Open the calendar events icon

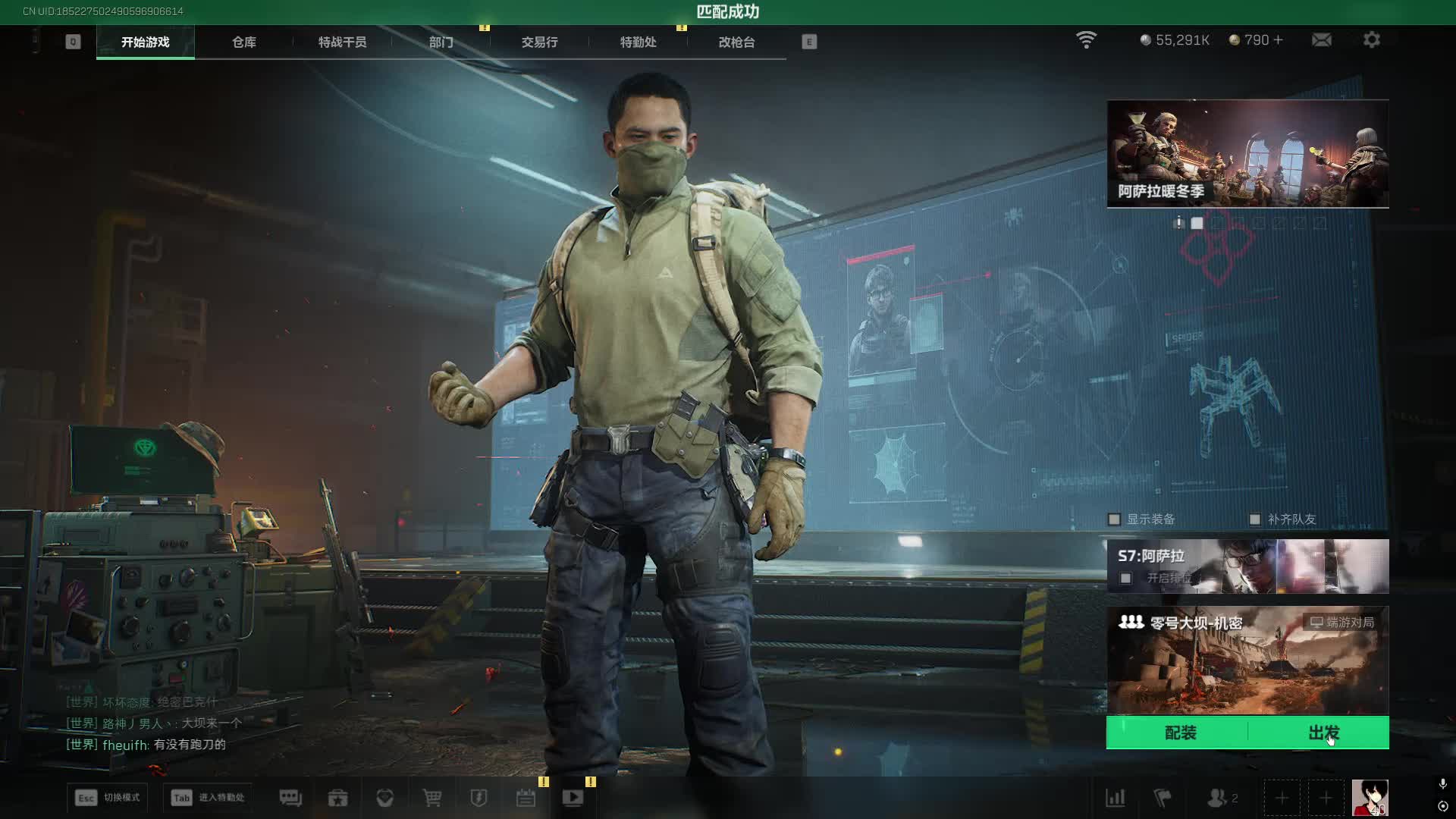pos(526,798)
